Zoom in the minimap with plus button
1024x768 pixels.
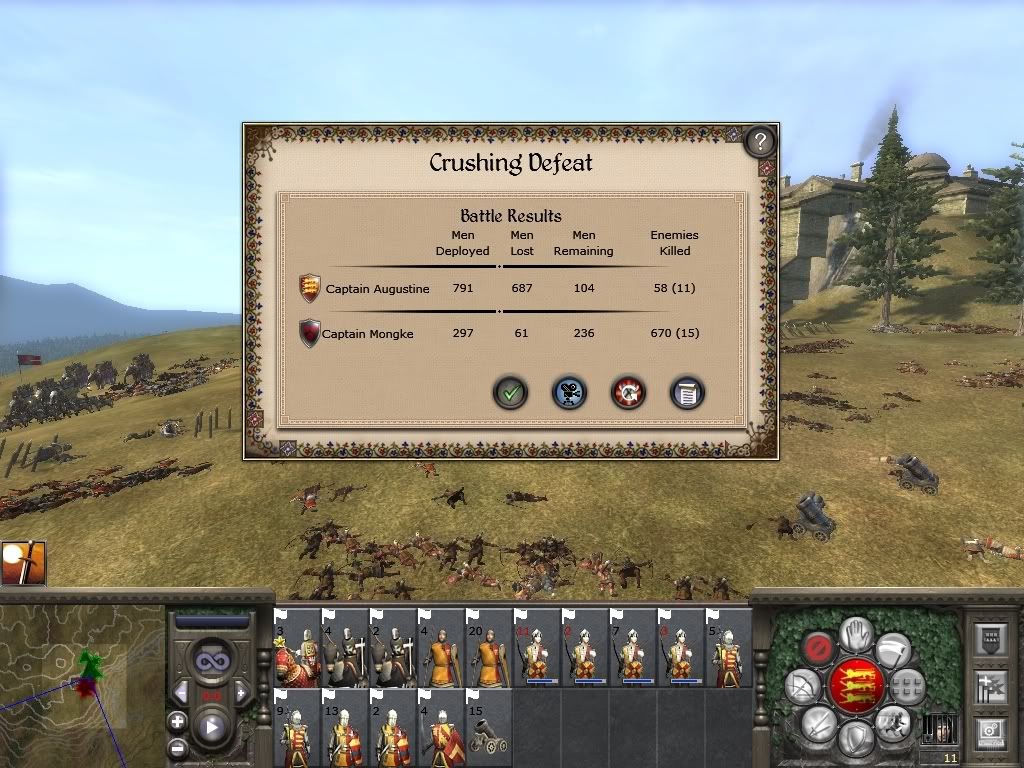point(178,721)
